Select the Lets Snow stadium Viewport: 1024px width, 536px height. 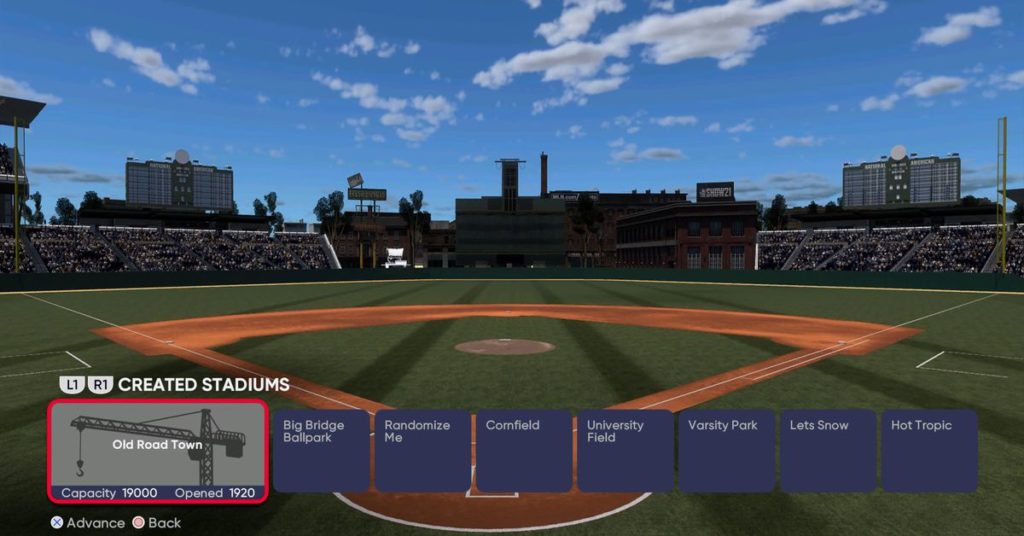(828, 450)
